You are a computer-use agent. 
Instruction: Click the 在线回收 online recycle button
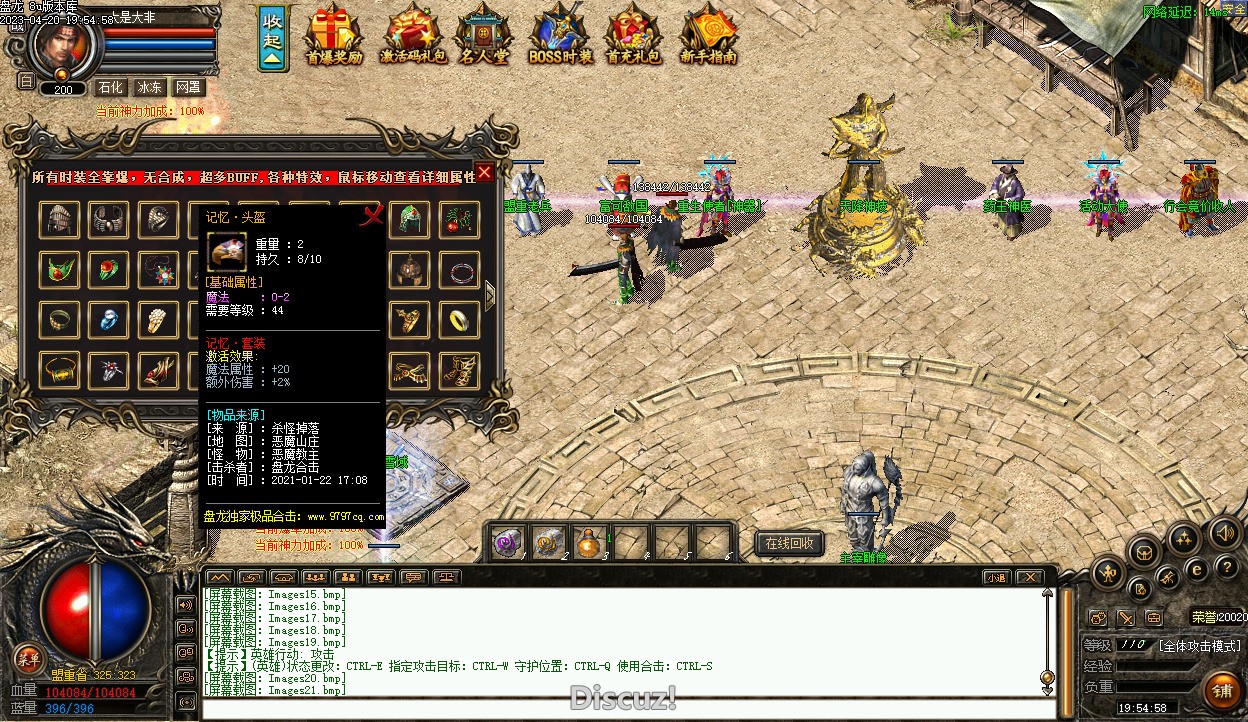click(x=789, y=543)
